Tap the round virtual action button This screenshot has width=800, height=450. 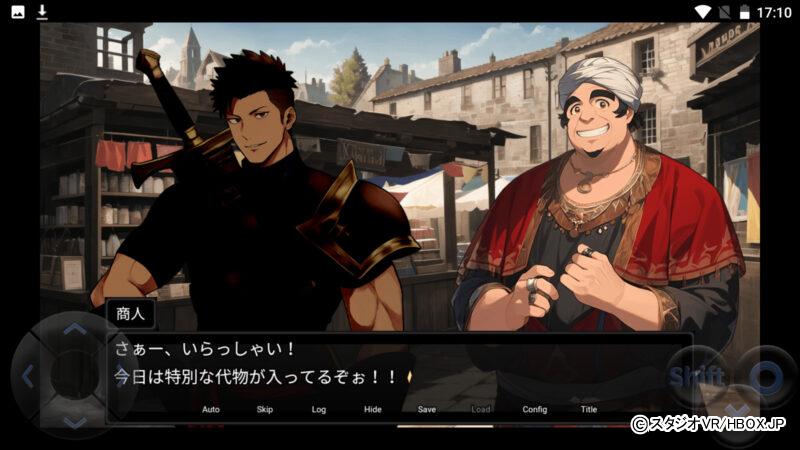tap(767, 377)
